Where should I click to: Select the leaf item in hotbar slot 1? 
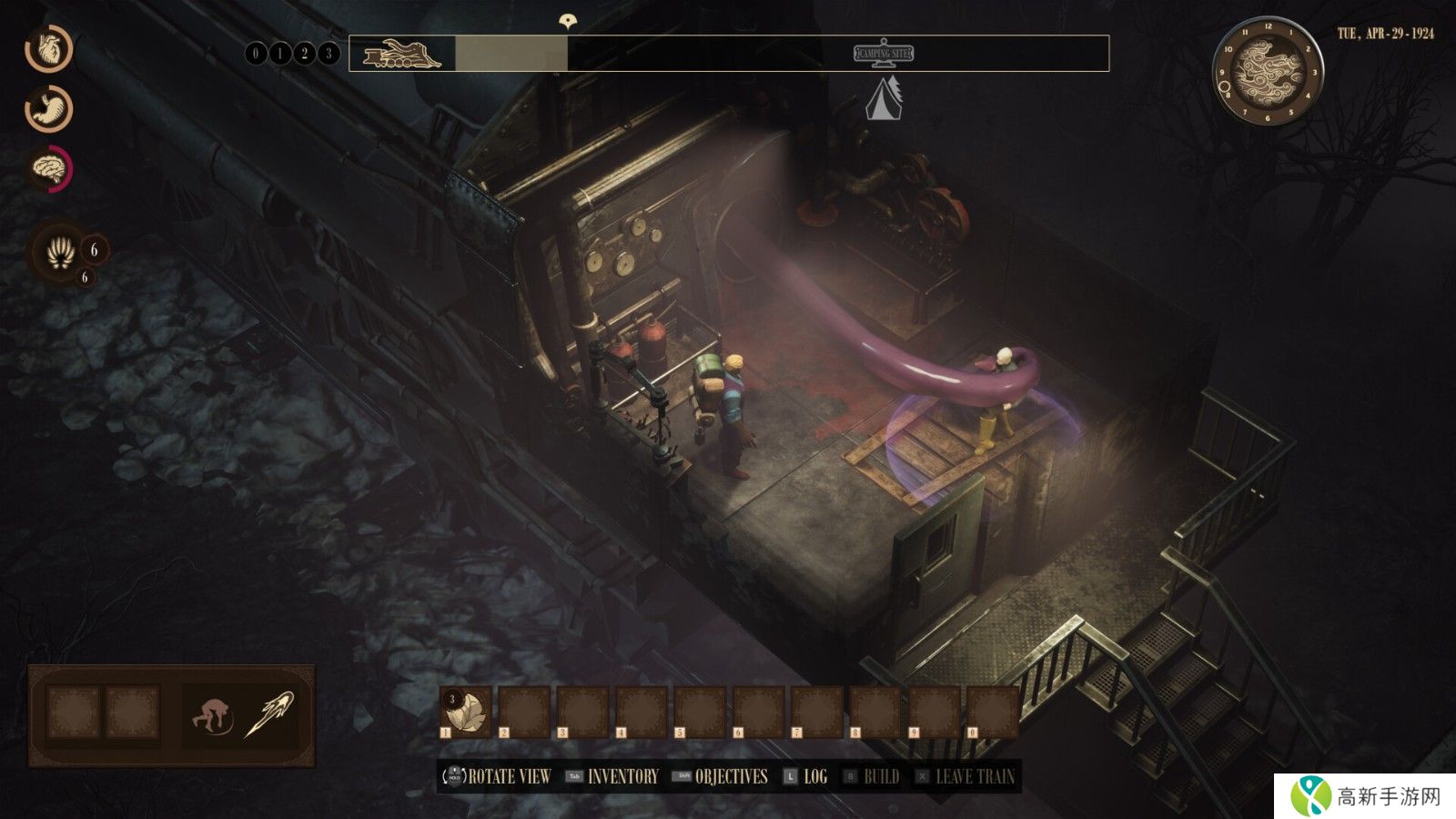point(466,711)
